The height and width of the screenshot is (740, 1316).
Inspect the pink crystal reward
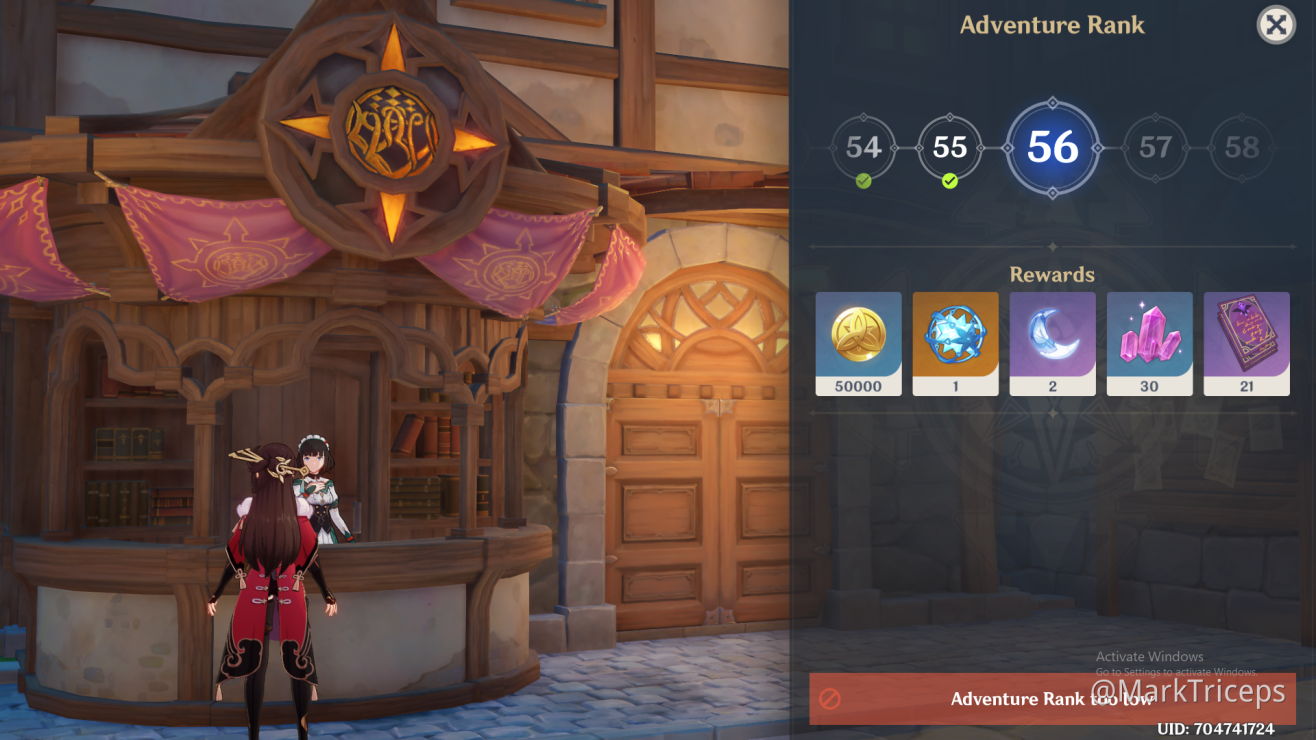click(1149, 343)
